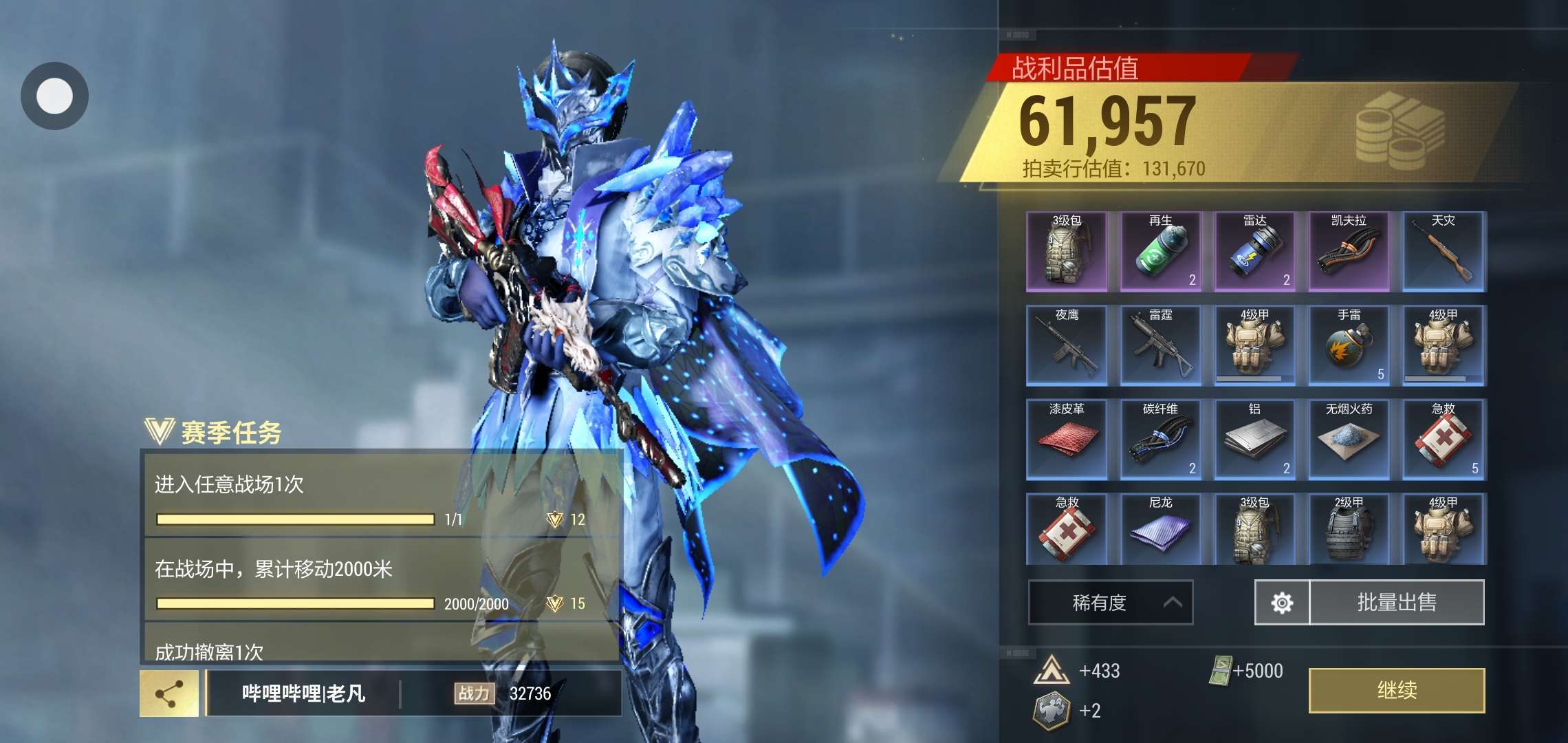Select the 雷达 radar canister slot
Viewport: 1568px width, 743px height.
1254,252
